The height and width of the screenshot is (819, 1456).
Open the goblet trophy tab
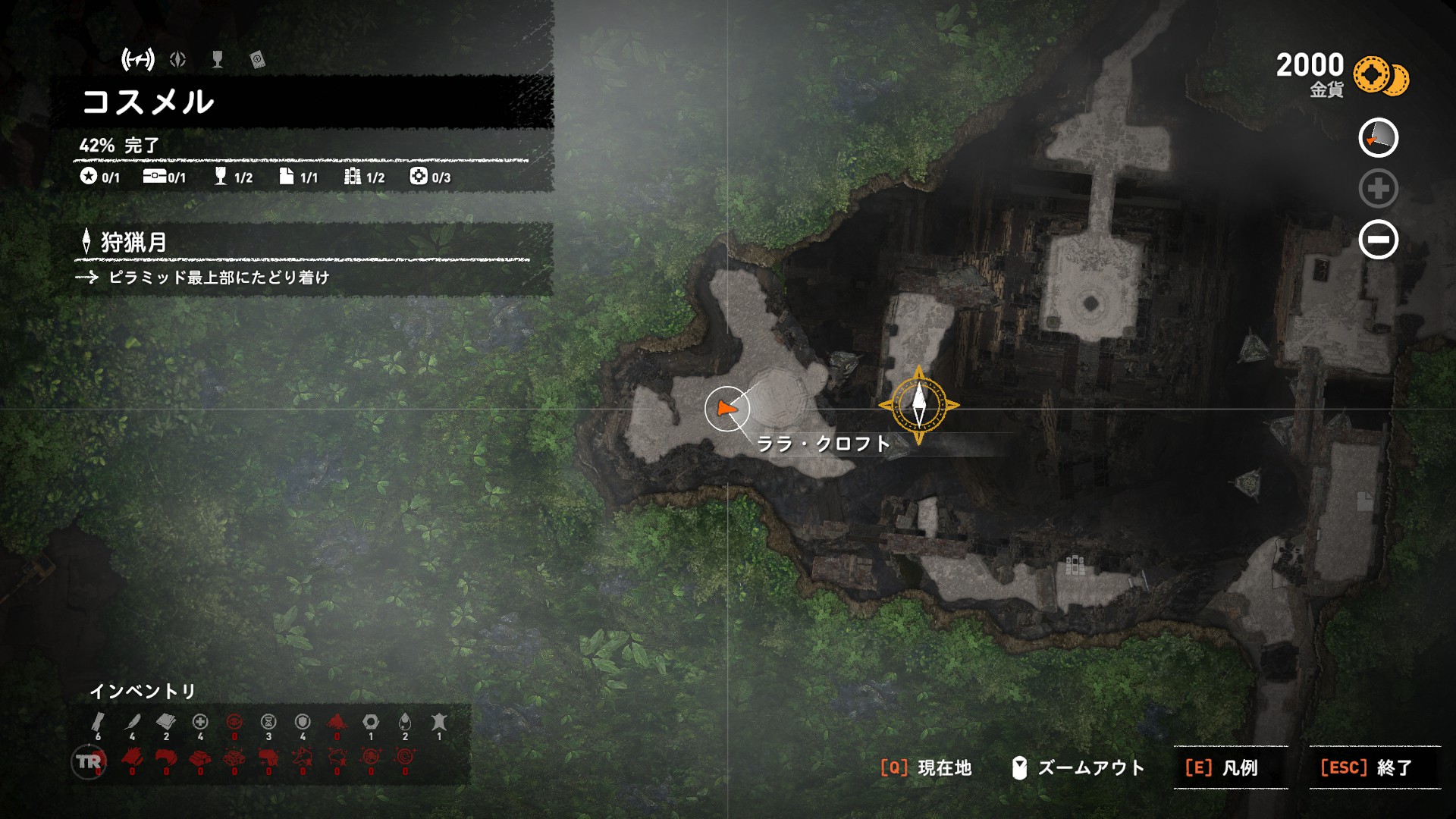[218, 59]
